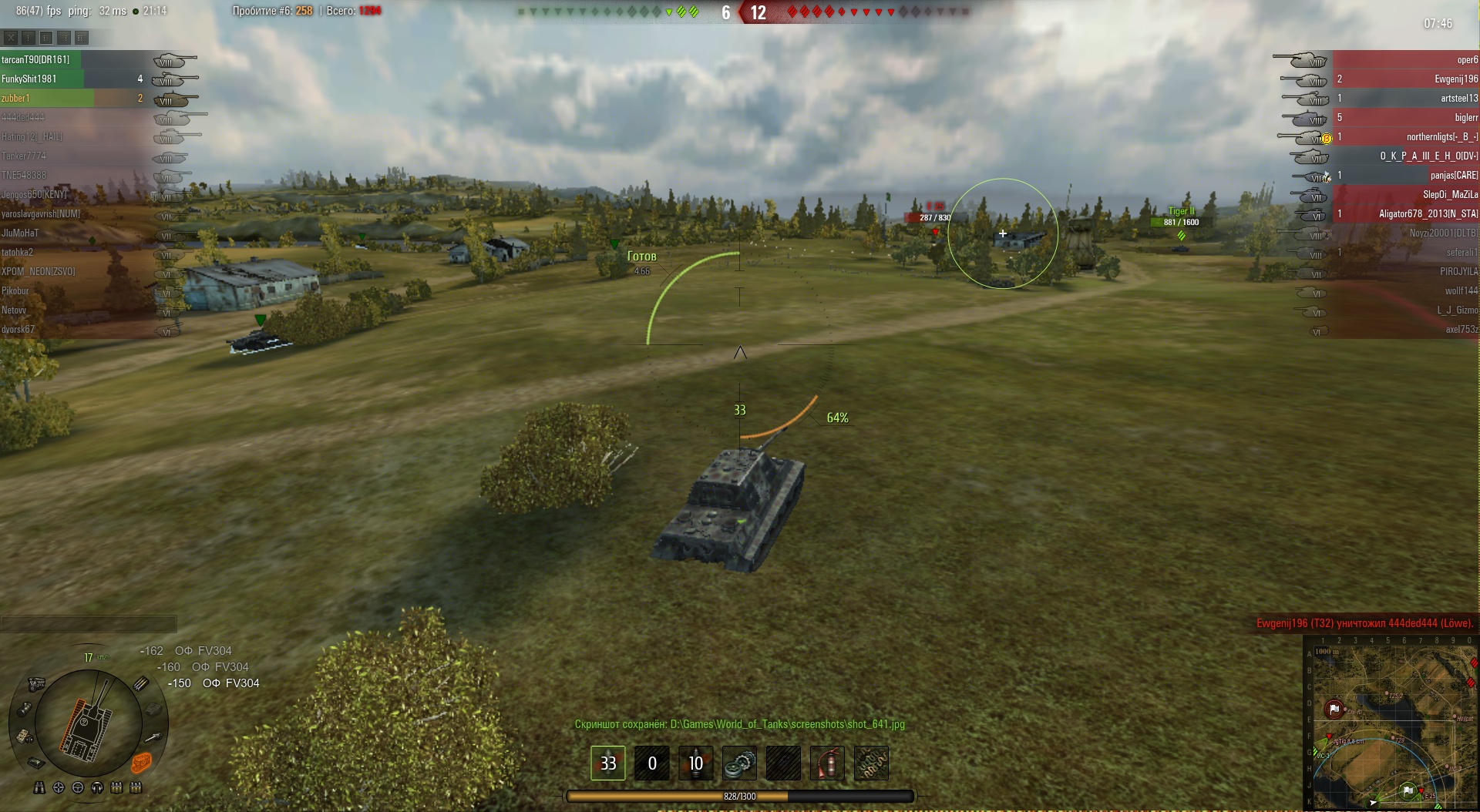The image size is (1480, 812).
Task: Click the damaged orange track module icon
Action: [141, 763]
